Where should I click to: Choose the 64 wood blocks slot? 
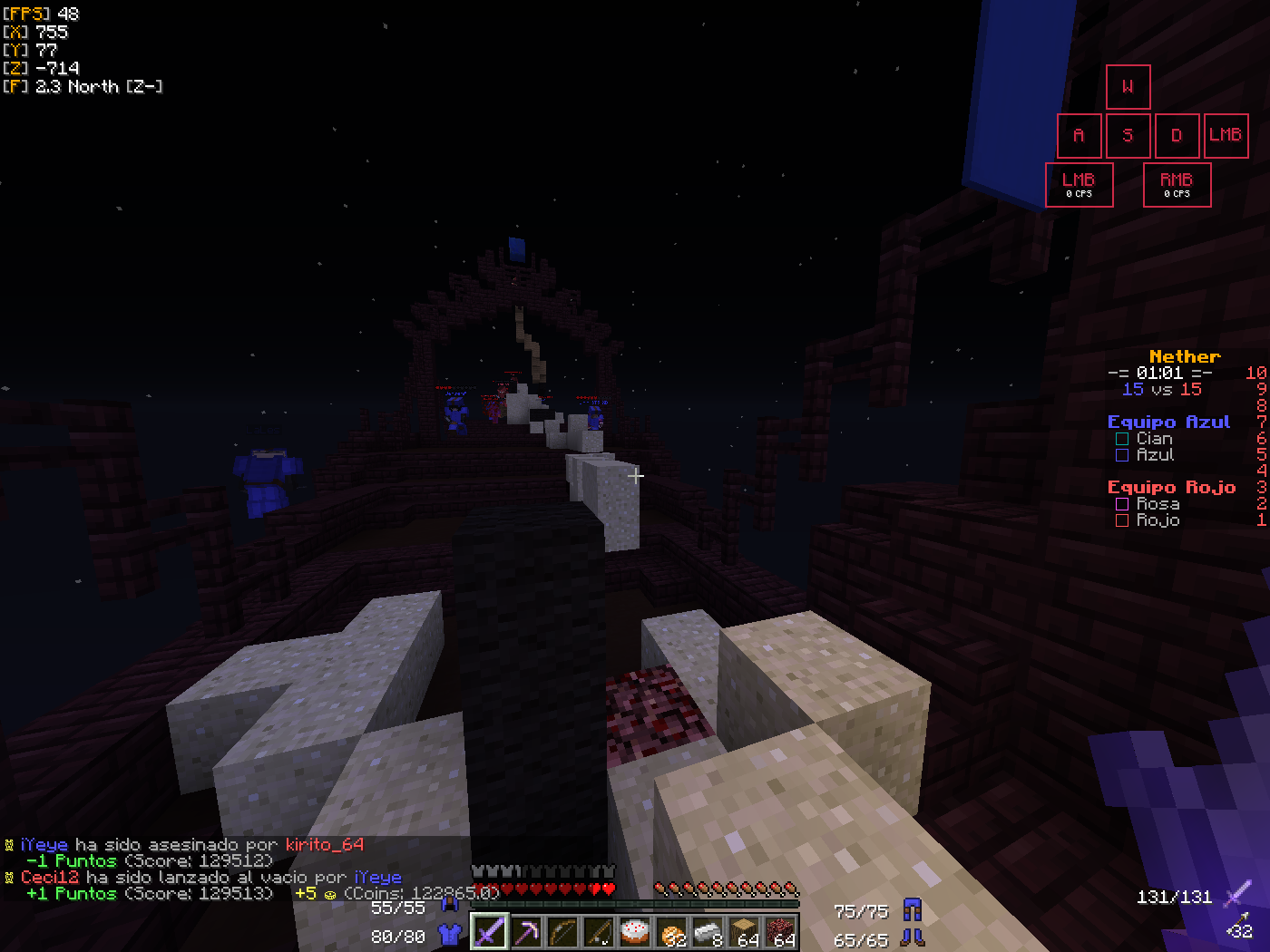click(745, 932)
